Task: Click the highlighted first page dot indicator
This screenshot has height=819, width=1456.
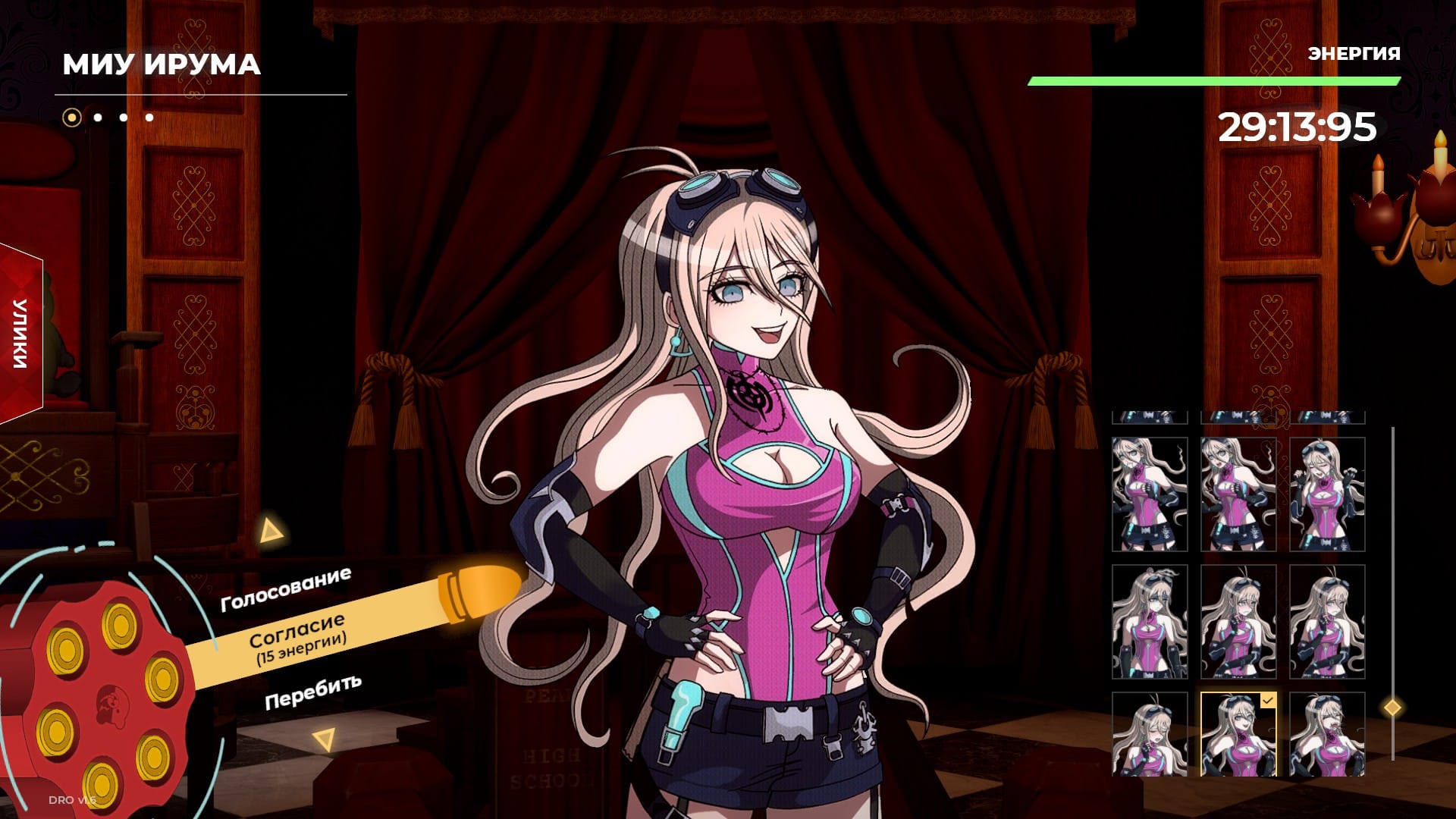Action: pos(72,118)
